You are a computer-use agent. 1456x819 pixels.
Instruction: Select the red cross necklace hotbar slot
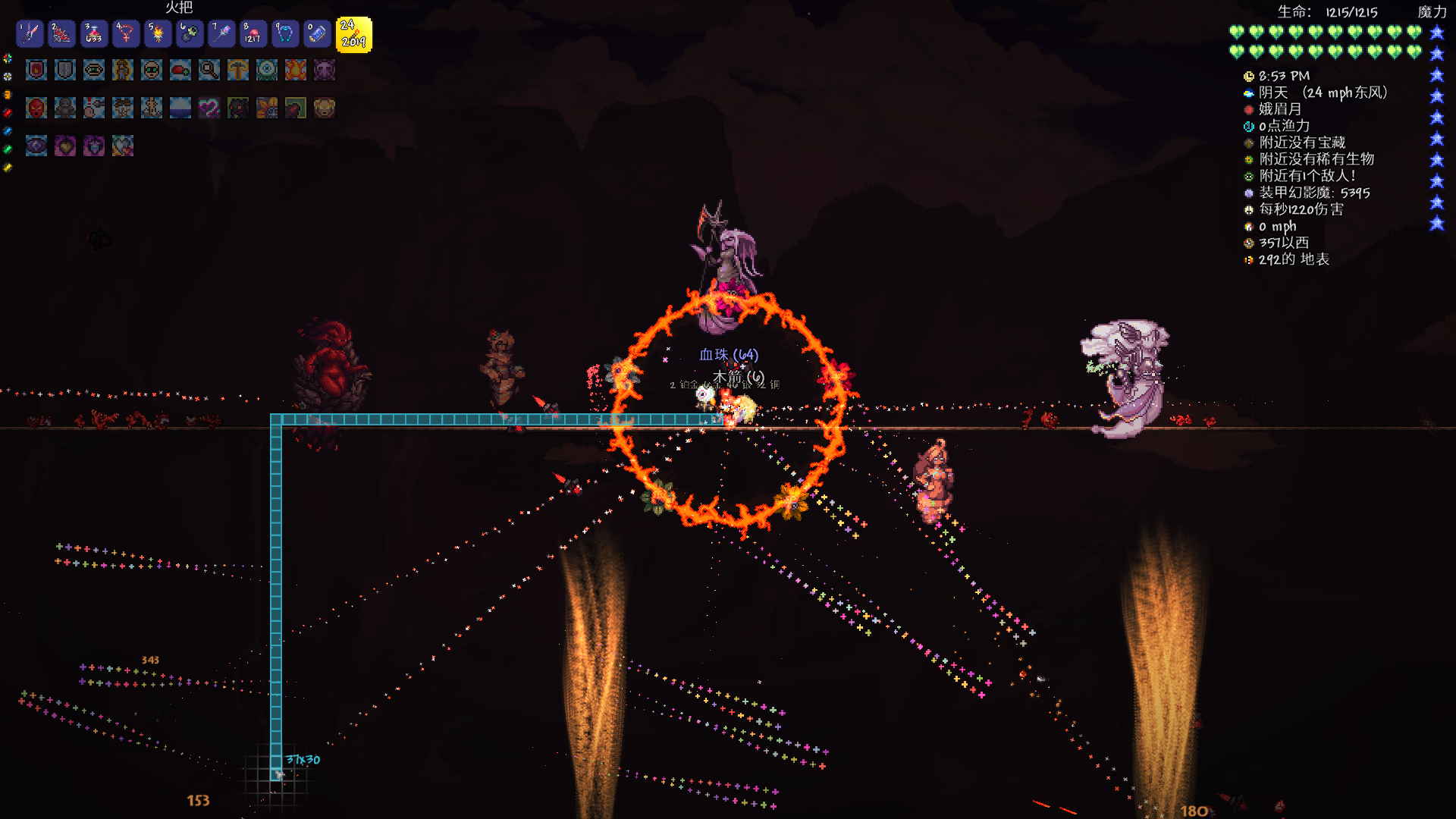125,33
